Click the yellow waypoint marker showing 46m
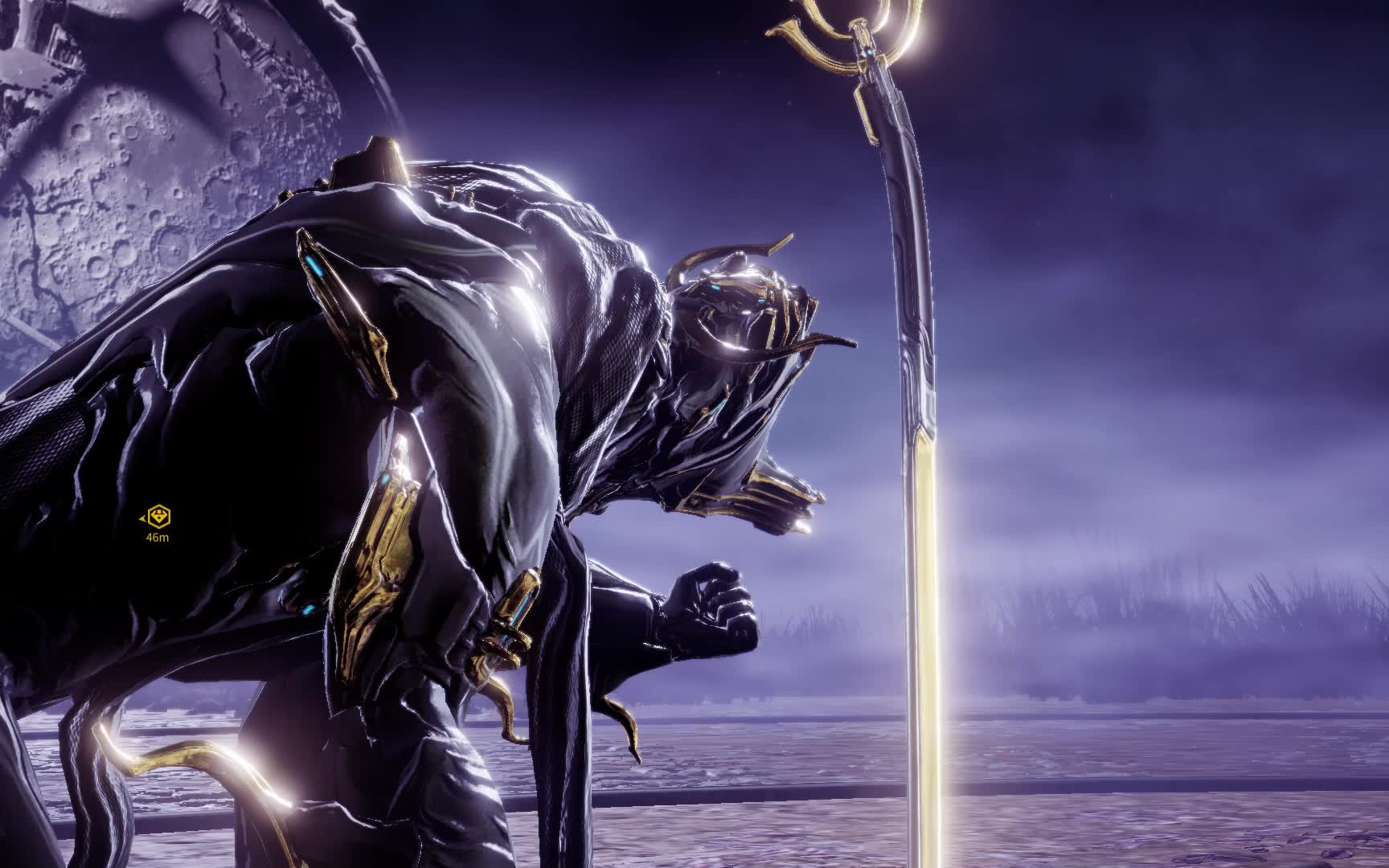The width and height of the screenshot is (1389, 868). [159, 517]
